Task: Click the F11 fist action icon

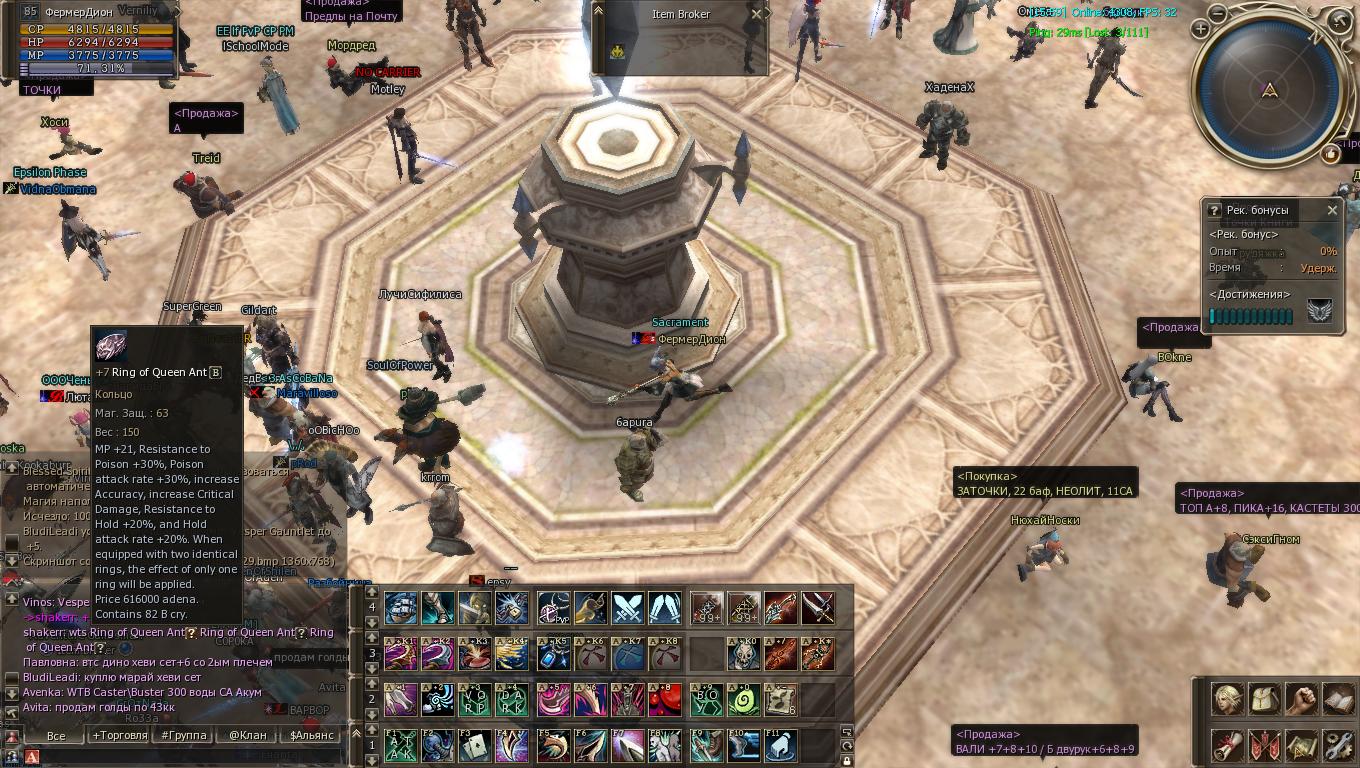Action: (781, 746)
